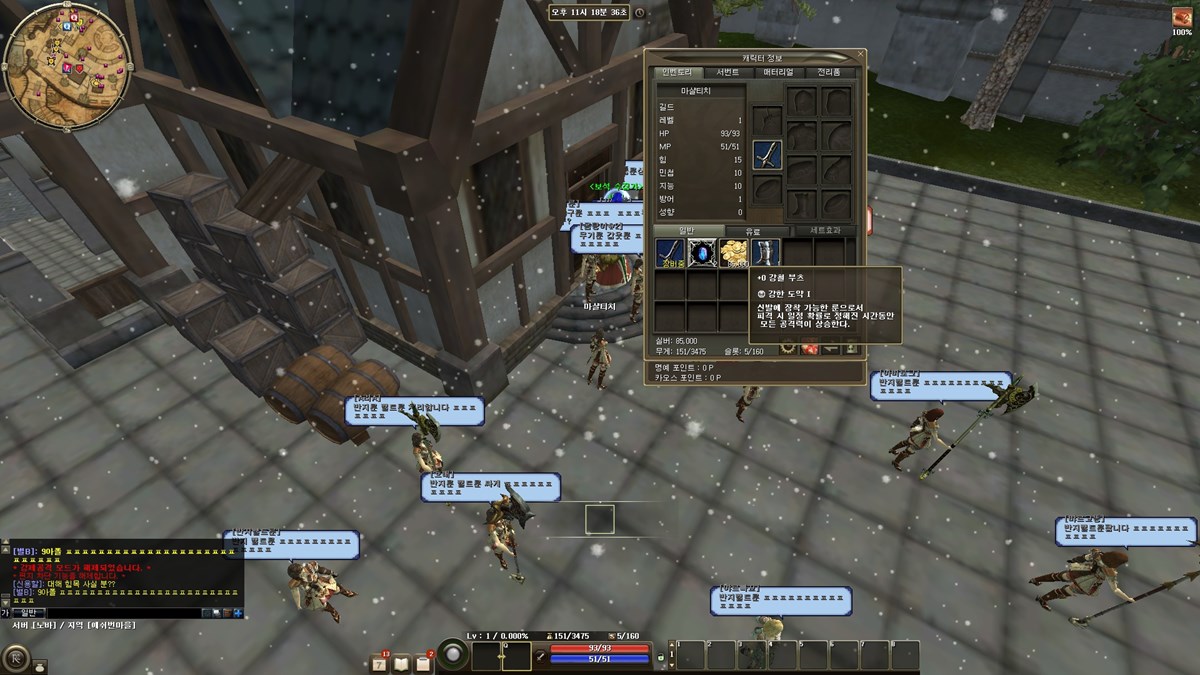Screen dimensions: 1200x675
Task: Open the 전리품 tab
Action: coord(829,72)
